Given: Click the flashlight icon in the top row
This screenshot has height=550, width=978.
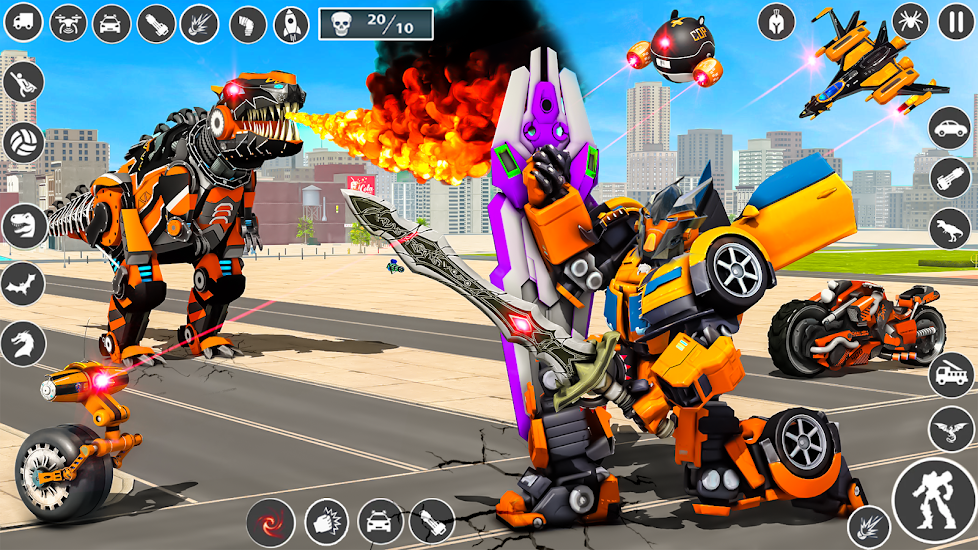Looking at the screenshot, I should pos(156,23).
